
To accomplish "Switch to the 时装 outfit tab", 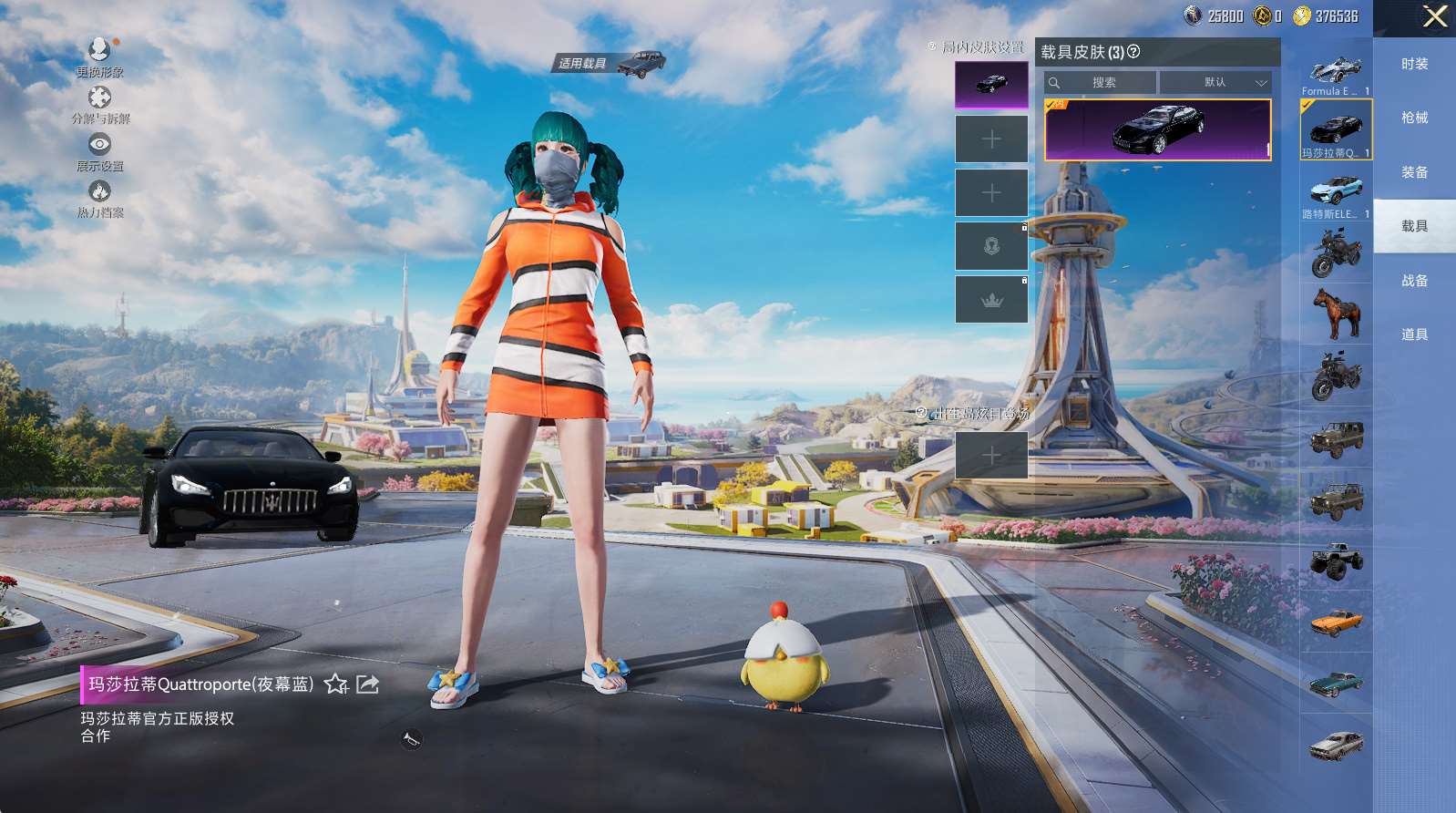I will click(x=1414, y=64).
